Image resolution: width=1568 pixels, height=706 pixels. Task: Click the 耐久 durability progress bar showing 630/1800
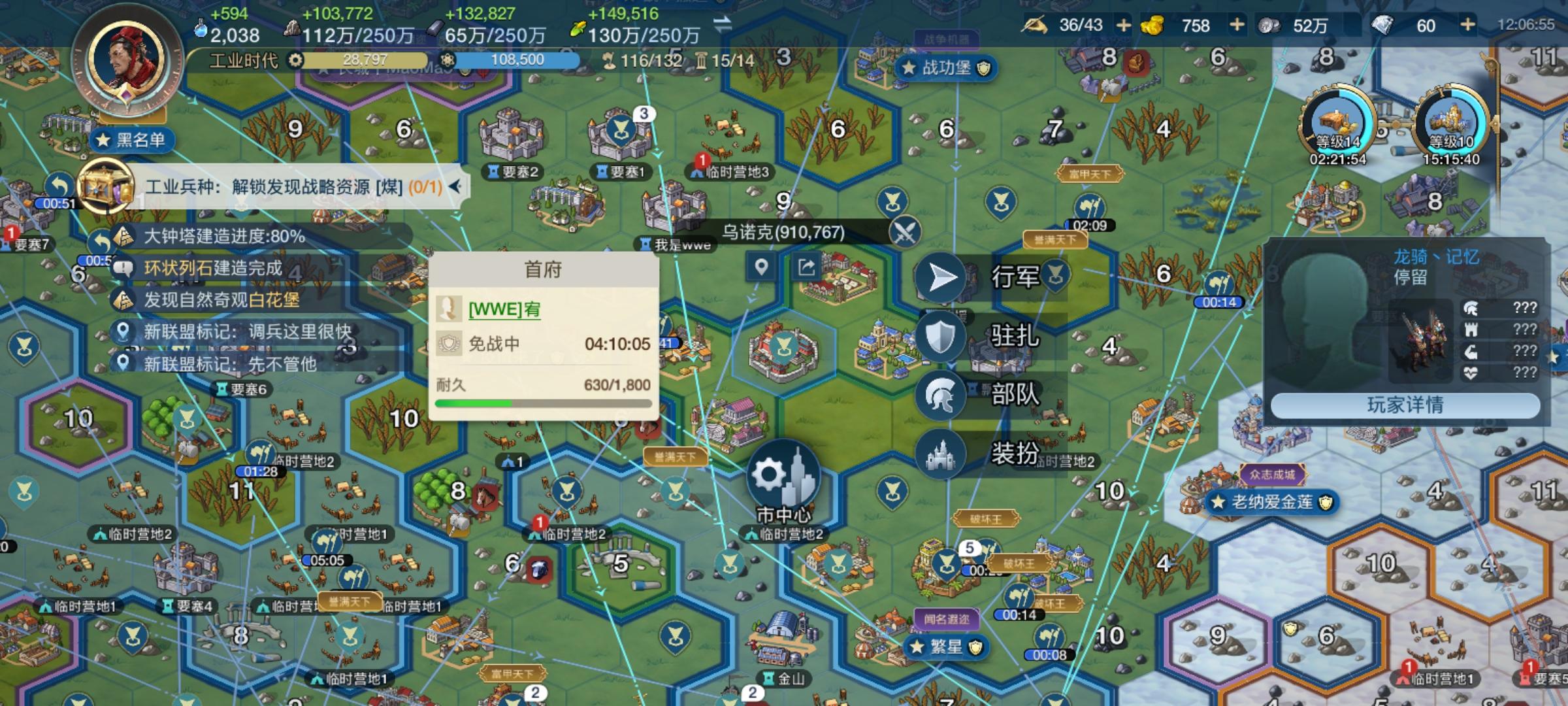545,404
